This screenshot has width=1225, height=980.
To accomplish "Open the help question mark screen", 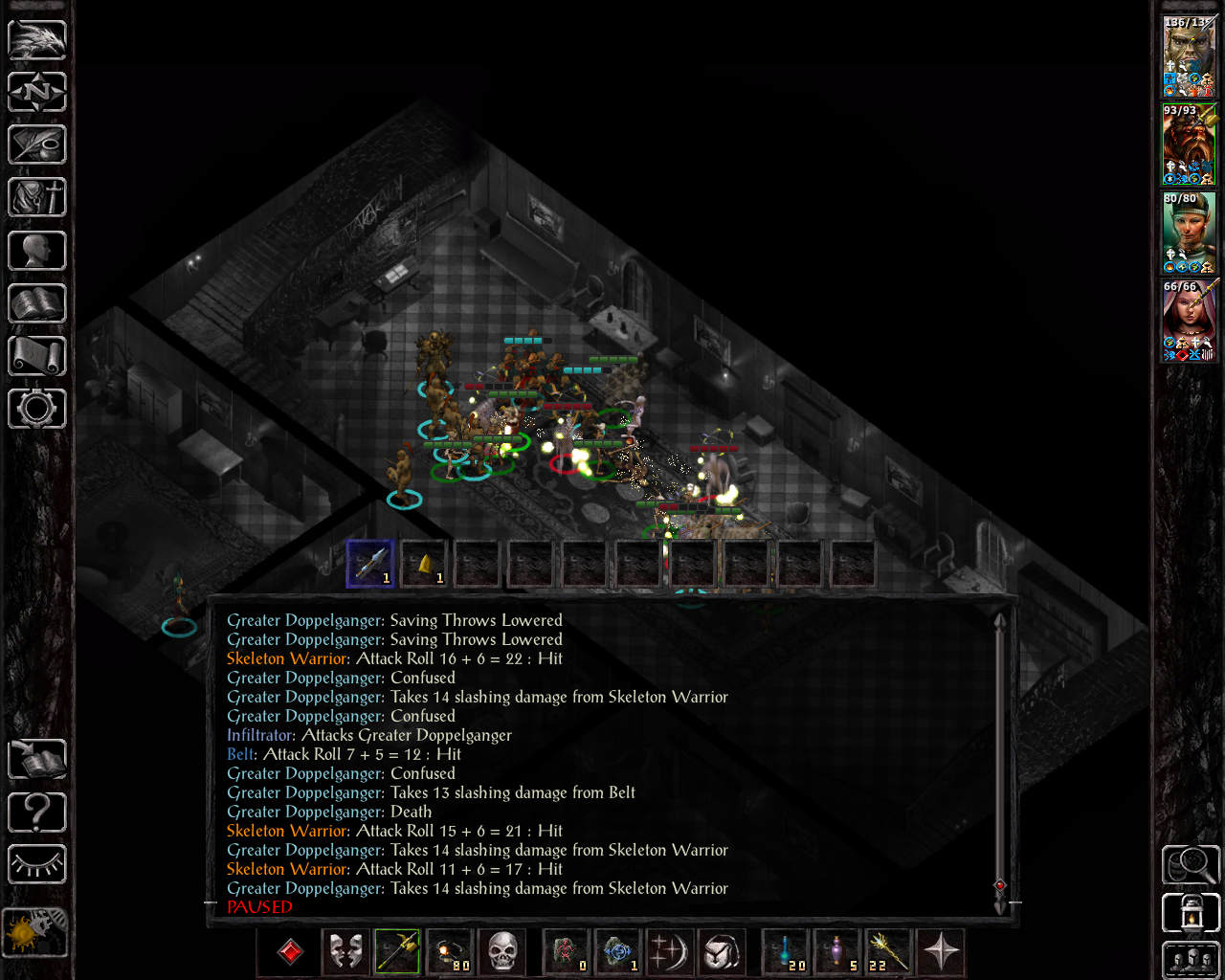I will (x=36, y=812).
